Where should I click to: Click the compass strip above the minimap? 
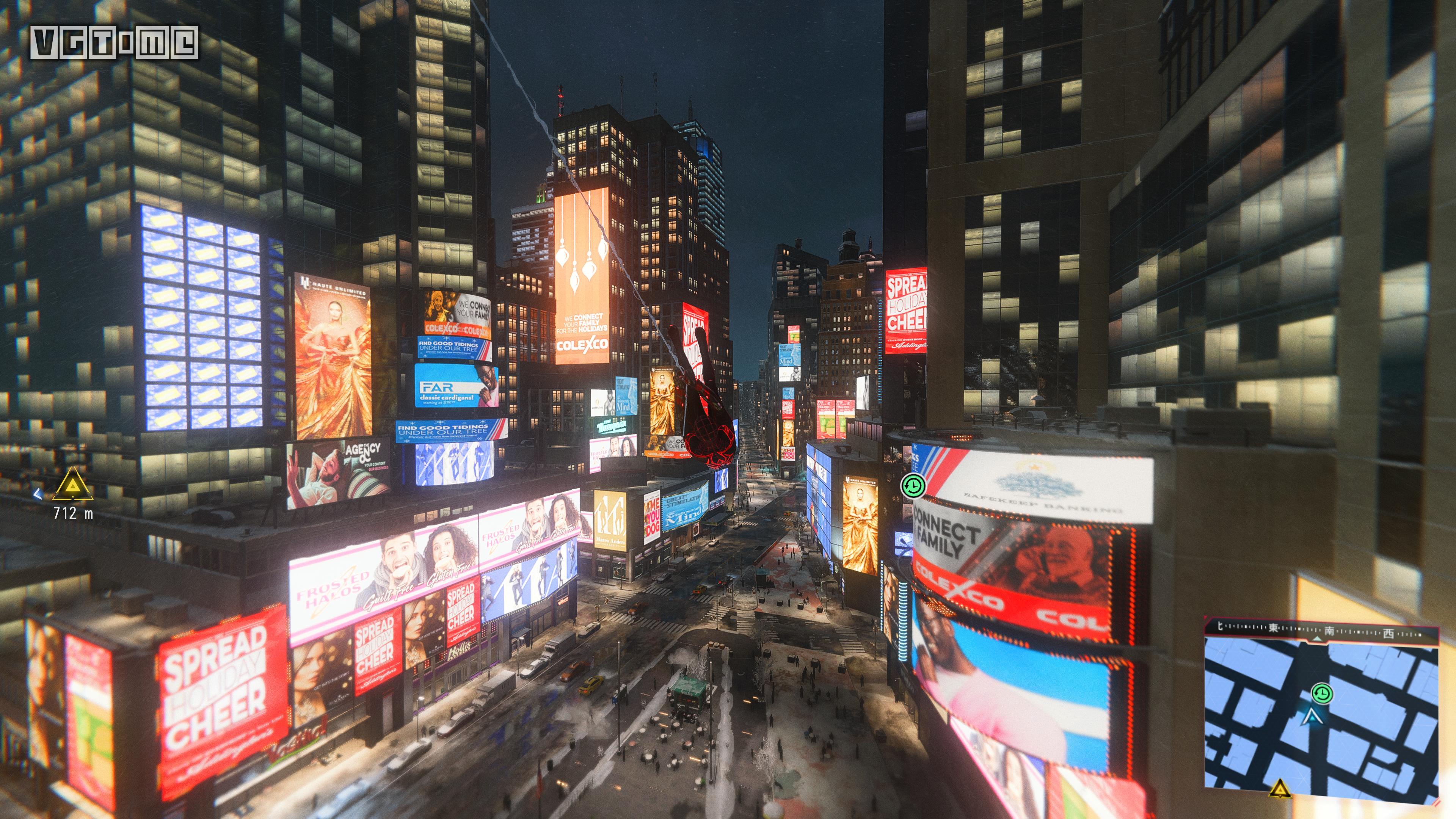pyautogui.click(x=1321, y=630)
